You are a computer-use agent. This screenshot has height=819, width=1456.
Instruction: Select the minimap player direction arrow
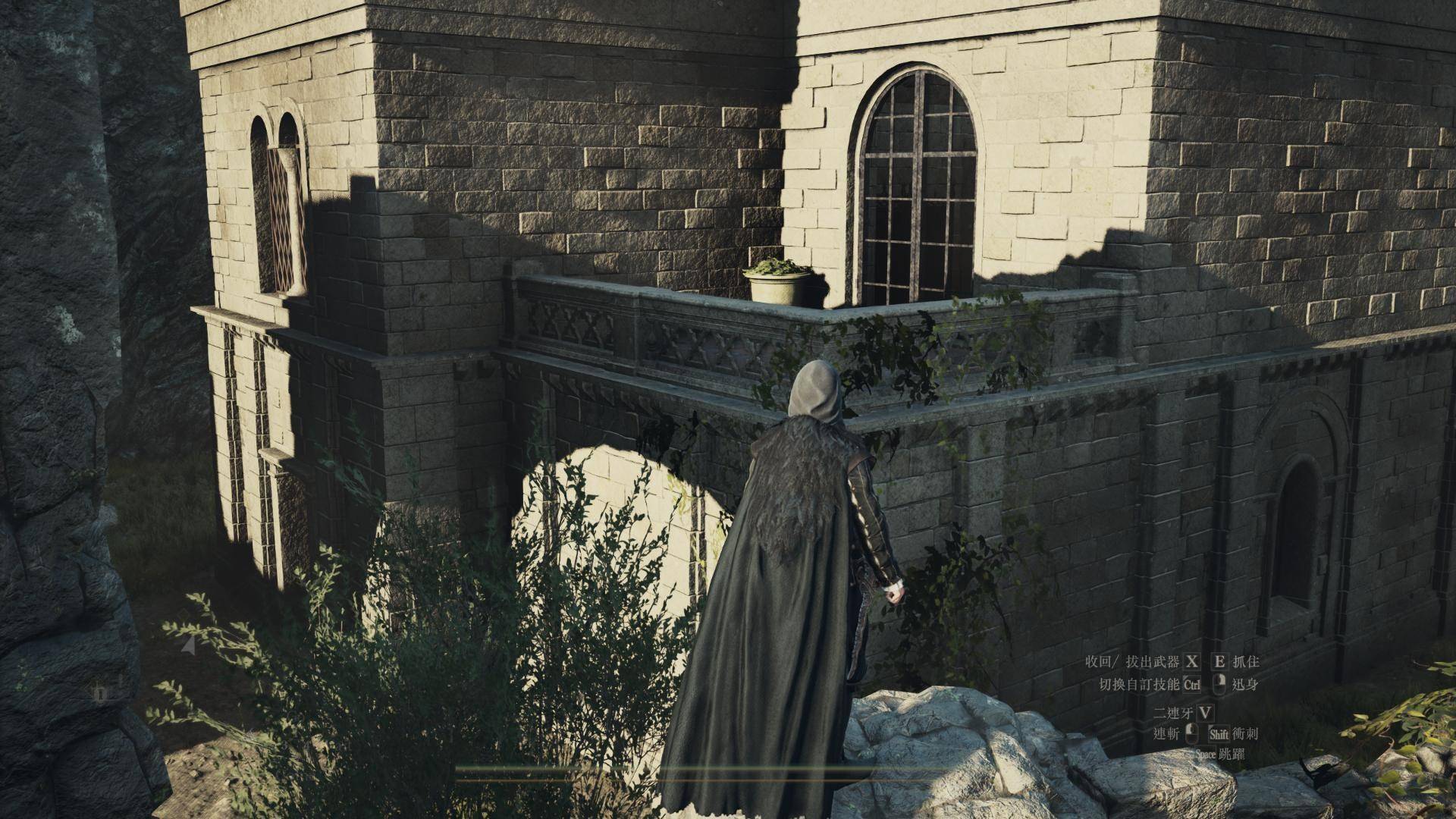[189, 645]
